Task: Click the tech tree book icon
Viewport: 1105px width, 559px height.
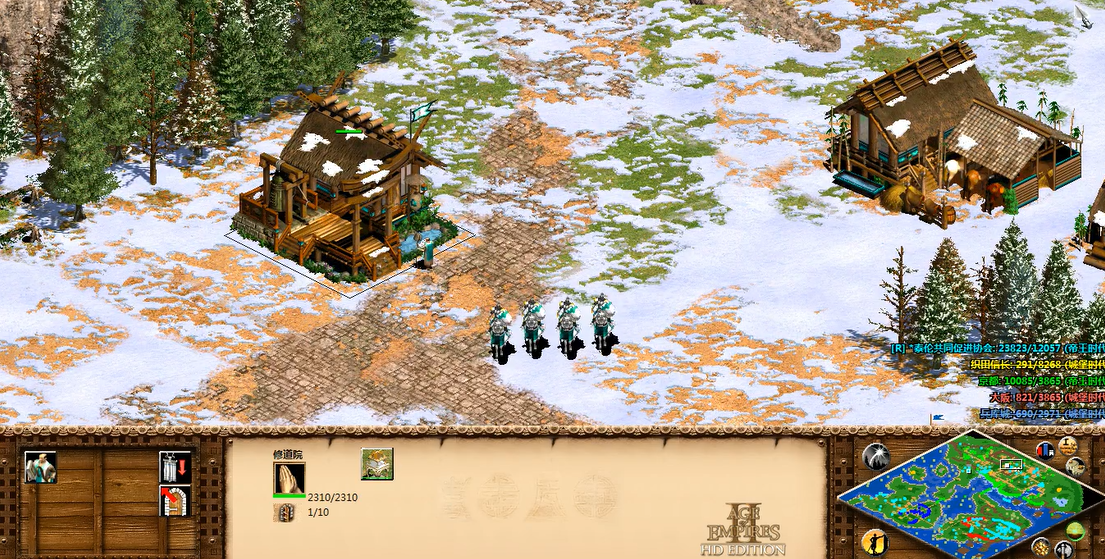Action: pyautogui.click(x=377, y=464)
